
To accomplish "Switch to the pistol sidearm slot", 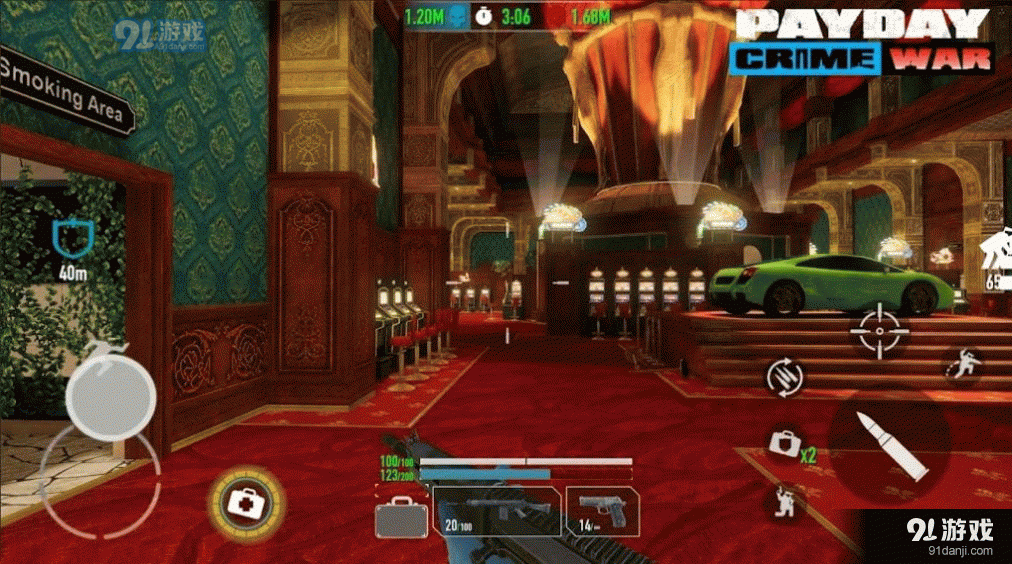I will 601,510.
